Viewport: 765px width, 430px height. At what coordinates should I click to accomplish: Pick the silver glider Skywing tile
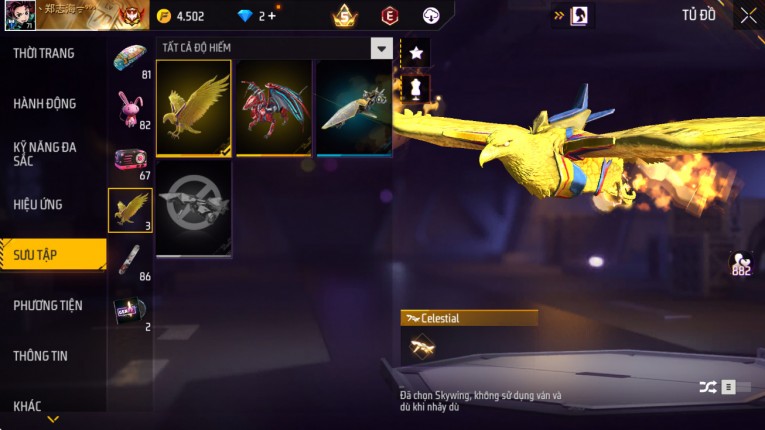354,108
